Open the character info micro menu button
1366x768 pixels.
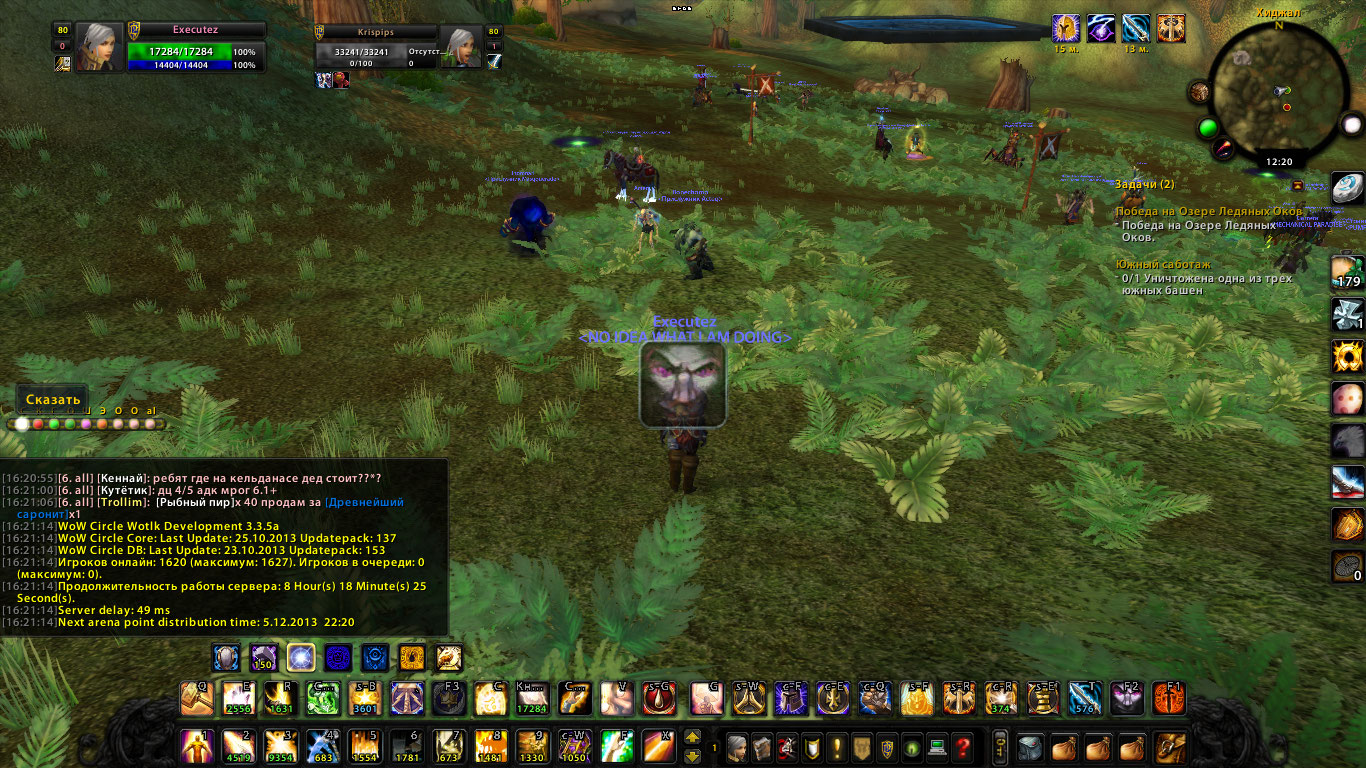pyautogui.click(x=735, y=747)
